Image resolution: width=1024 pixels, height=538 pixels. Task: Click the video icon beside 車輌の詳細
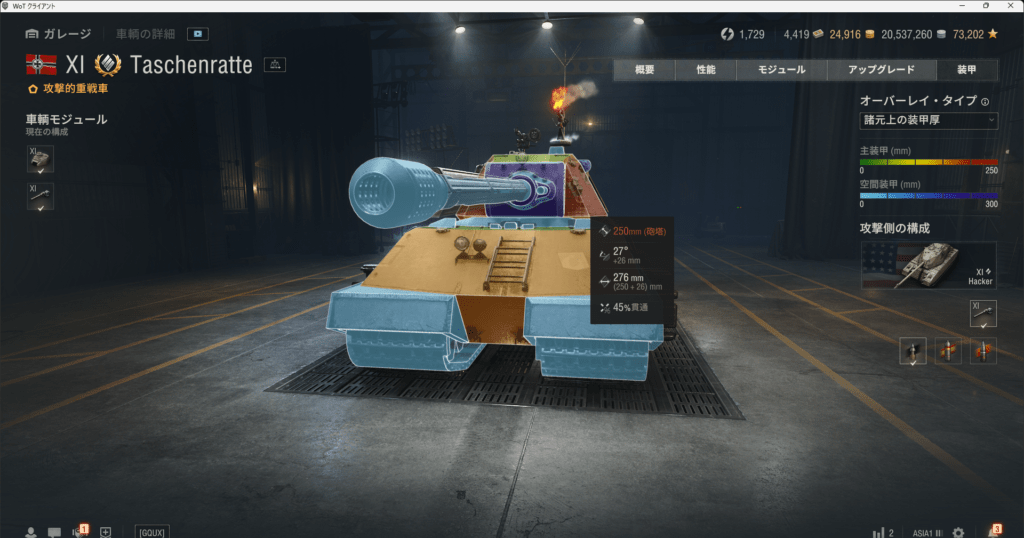tap(199, 34)
